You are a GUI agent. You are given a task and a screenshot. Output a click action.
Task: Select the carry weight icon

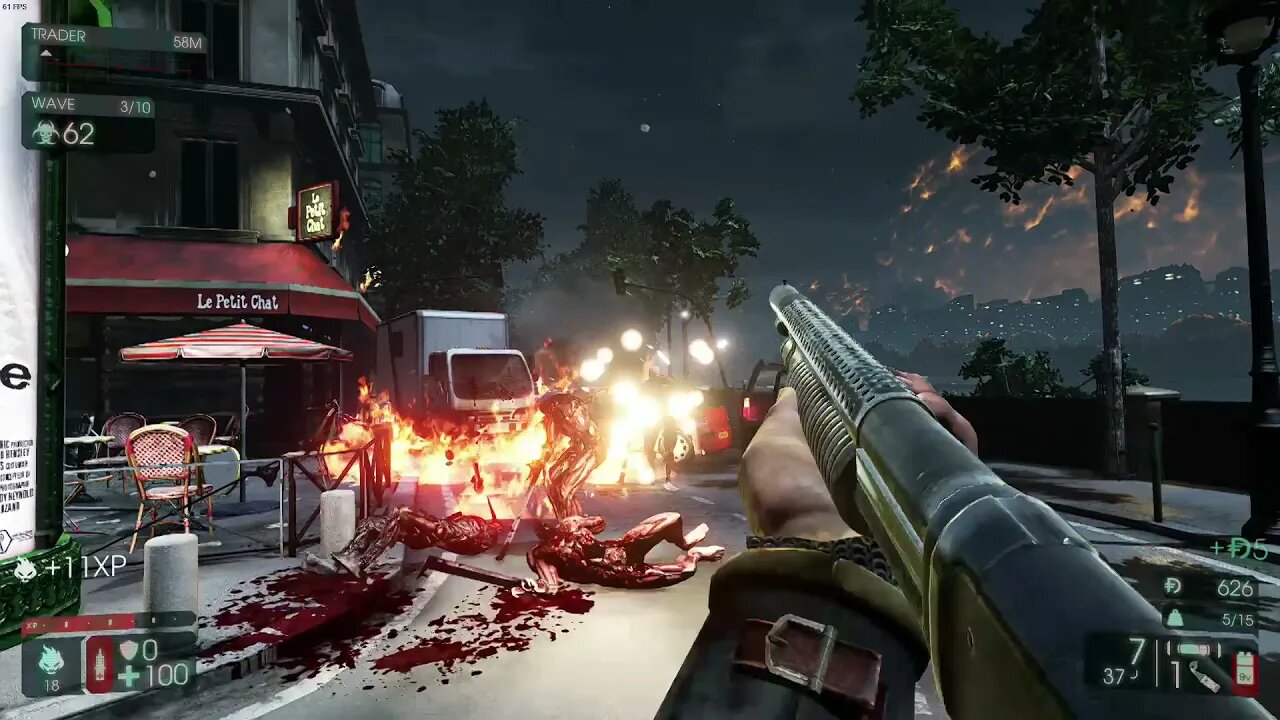coord(1175,619)
